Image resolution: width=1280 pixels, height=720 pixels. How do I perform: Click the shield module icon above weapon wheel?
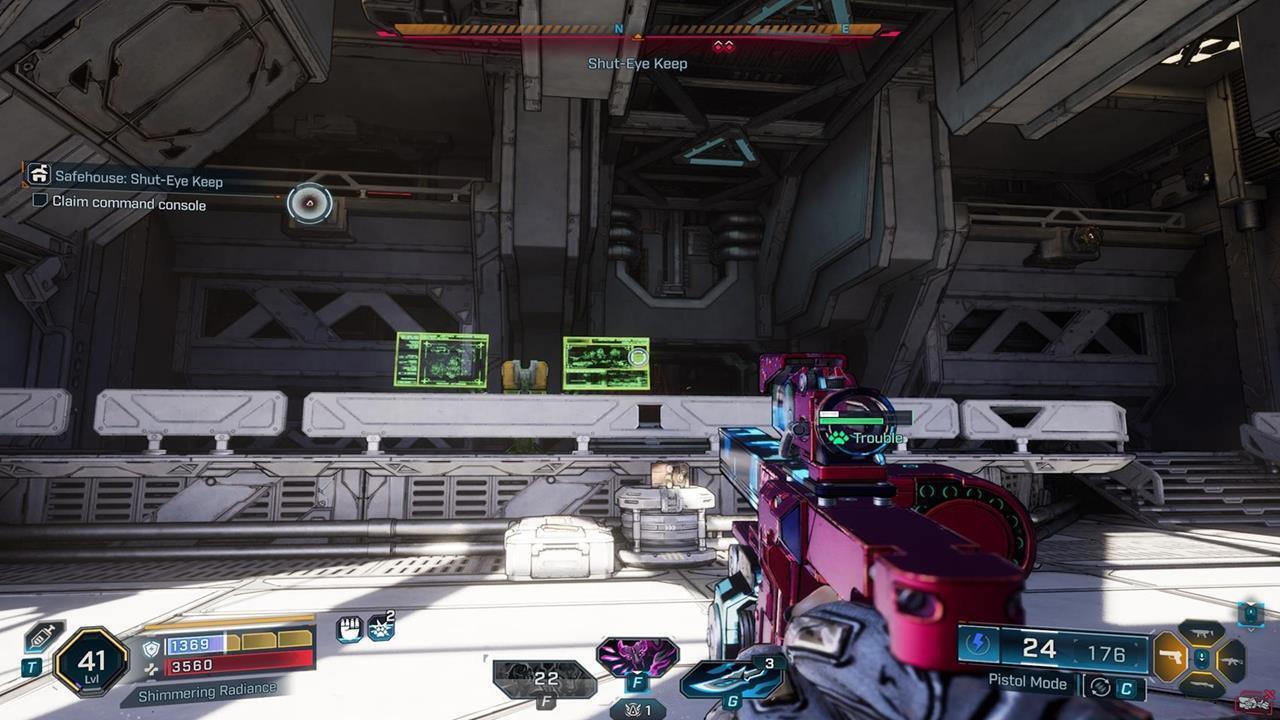click(x=1251, y=614)
